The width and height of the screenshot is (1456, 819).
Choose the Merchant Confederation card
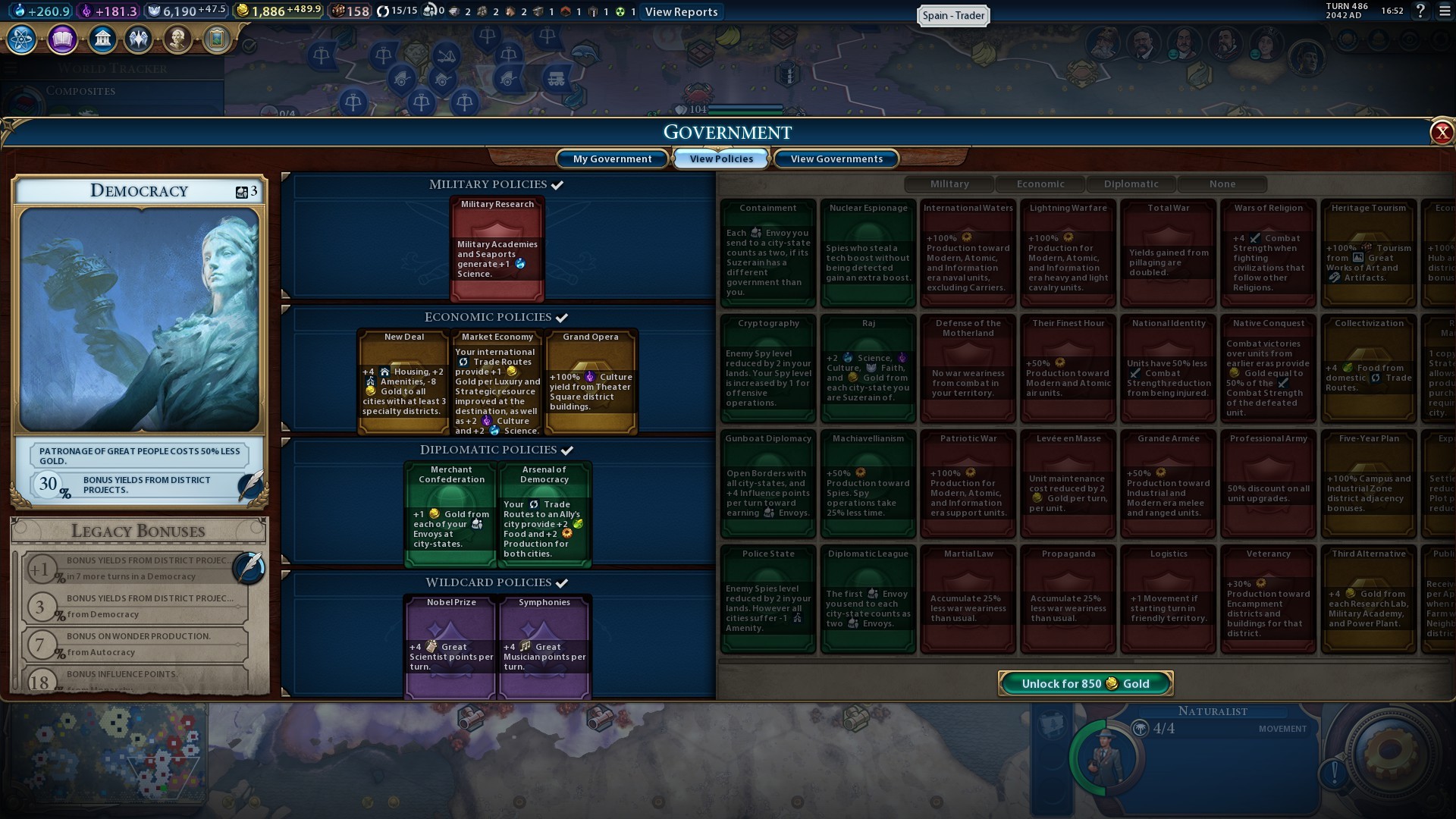tap(451, 514)
